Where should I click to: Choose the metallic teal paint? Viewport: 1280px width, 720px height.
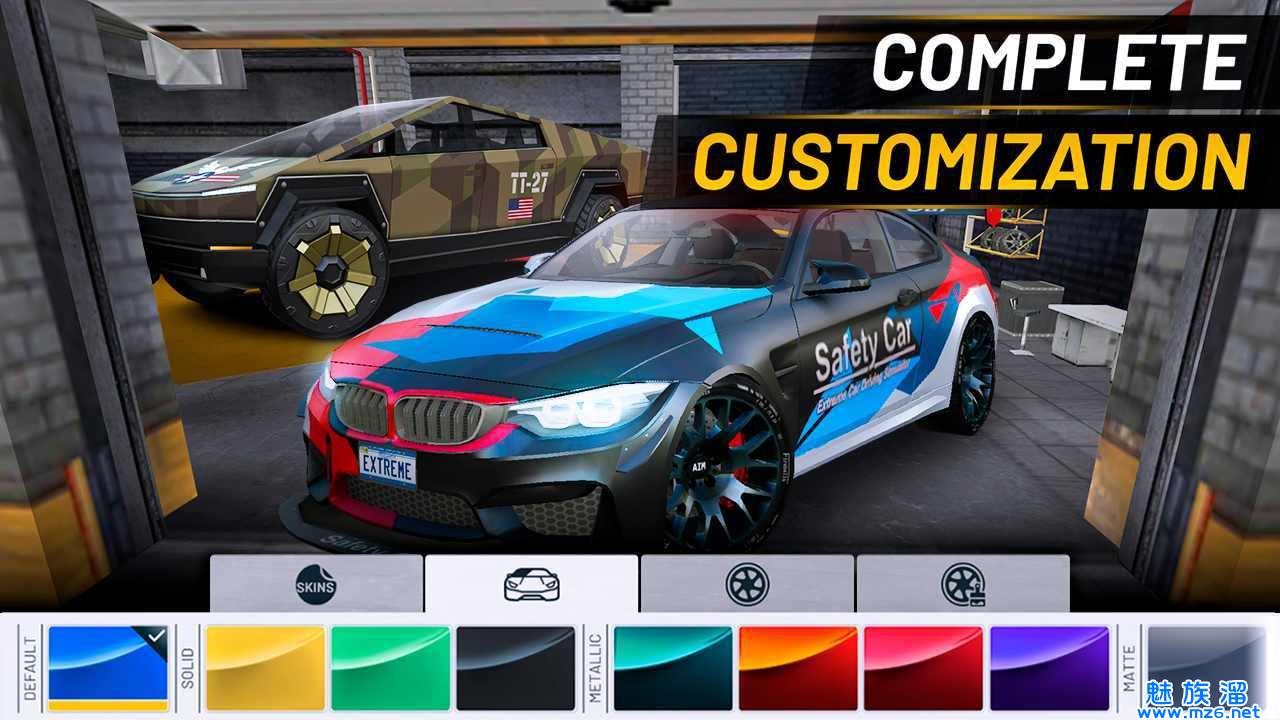(x=673, y=667)
